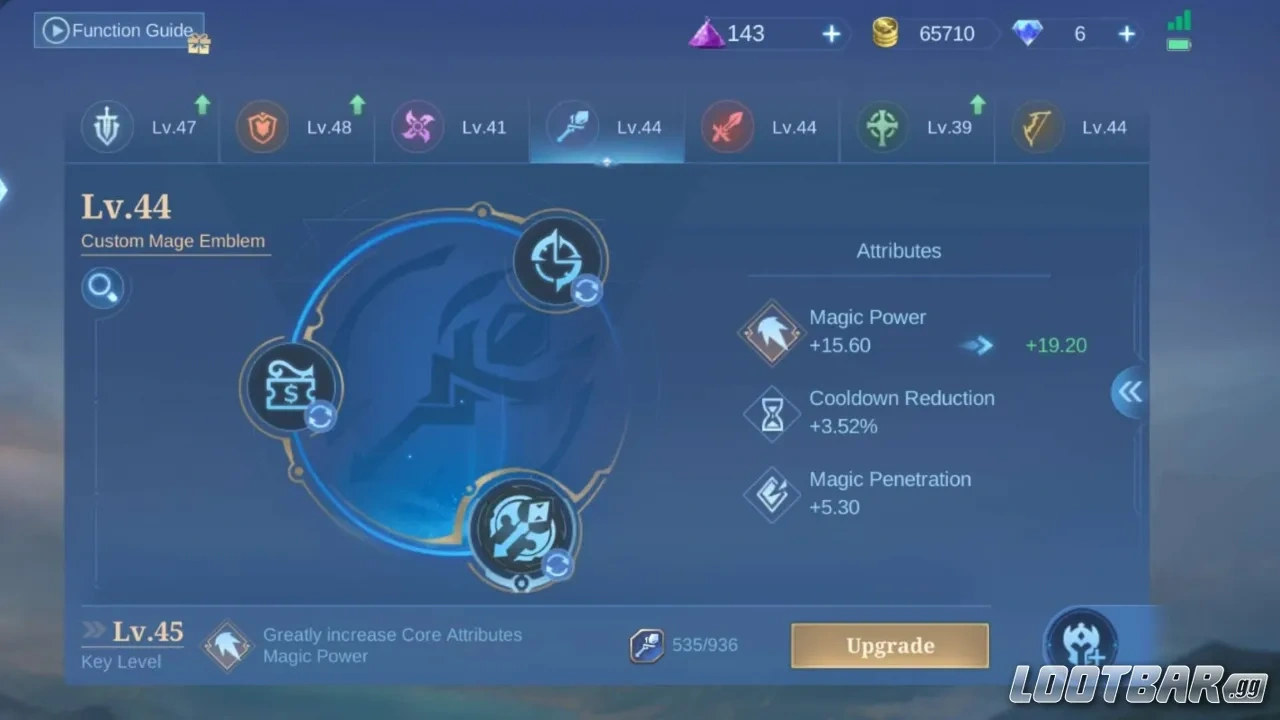Click the Magic Penetration attribute icon
This screenshot has height=720, width=1280.
pyautogui.click(x=771, y=494)
